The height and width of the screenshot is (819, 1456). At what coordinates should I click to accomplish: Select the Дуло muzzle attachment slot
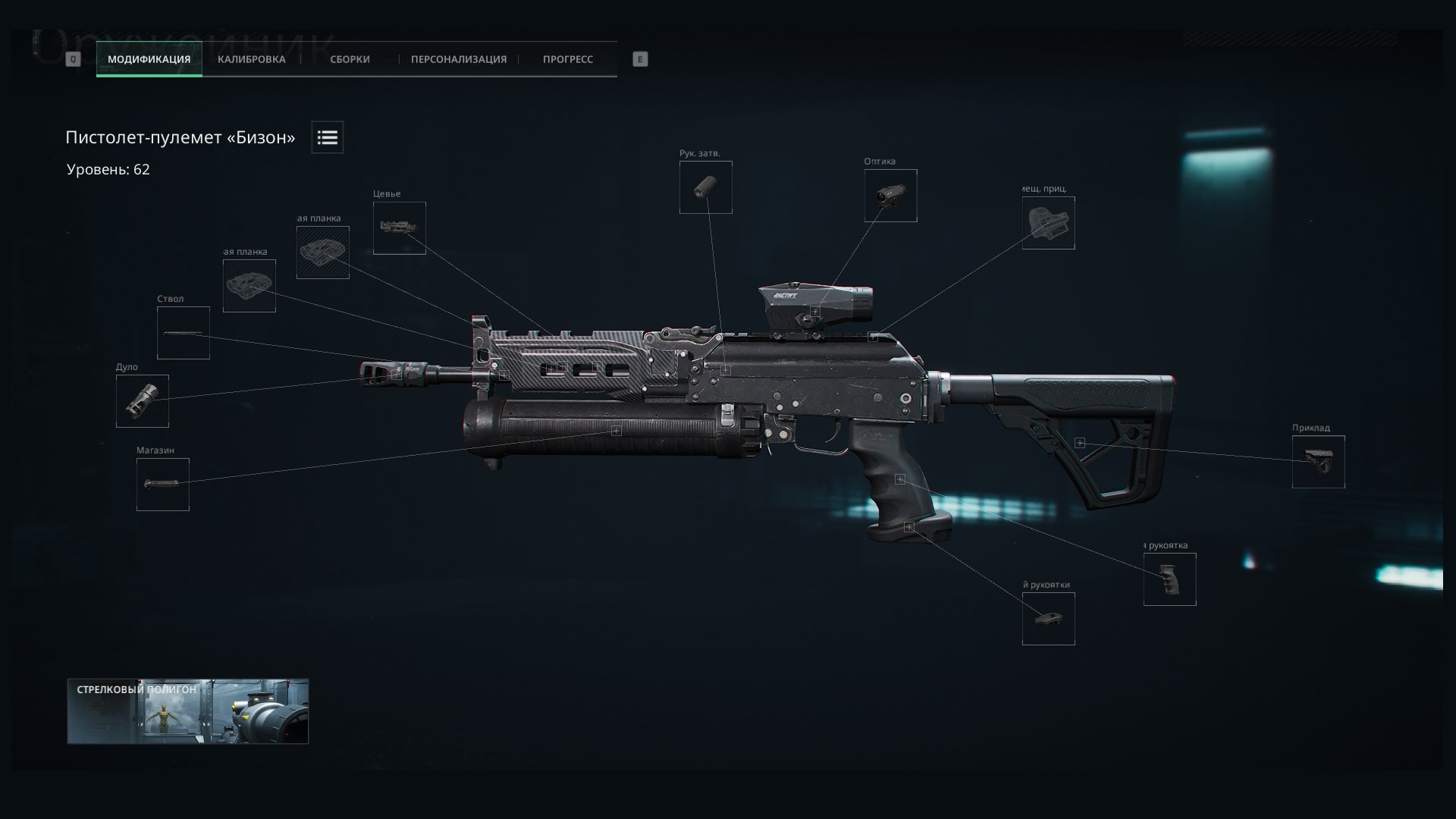143,401
